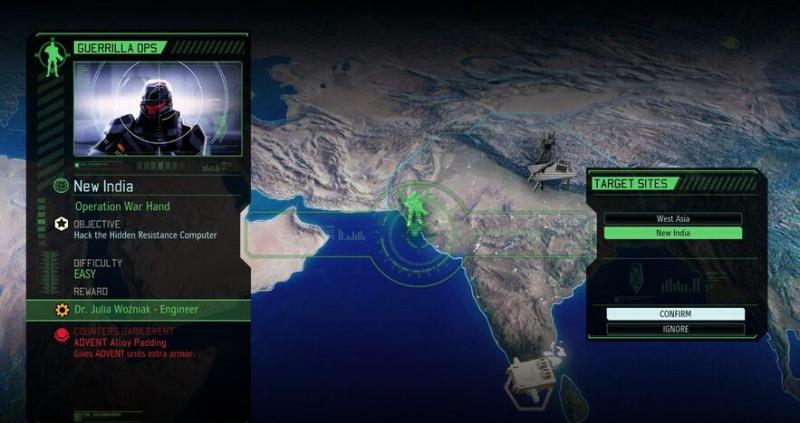
Task: Select the West Asia target site
Action: (673, 218)
